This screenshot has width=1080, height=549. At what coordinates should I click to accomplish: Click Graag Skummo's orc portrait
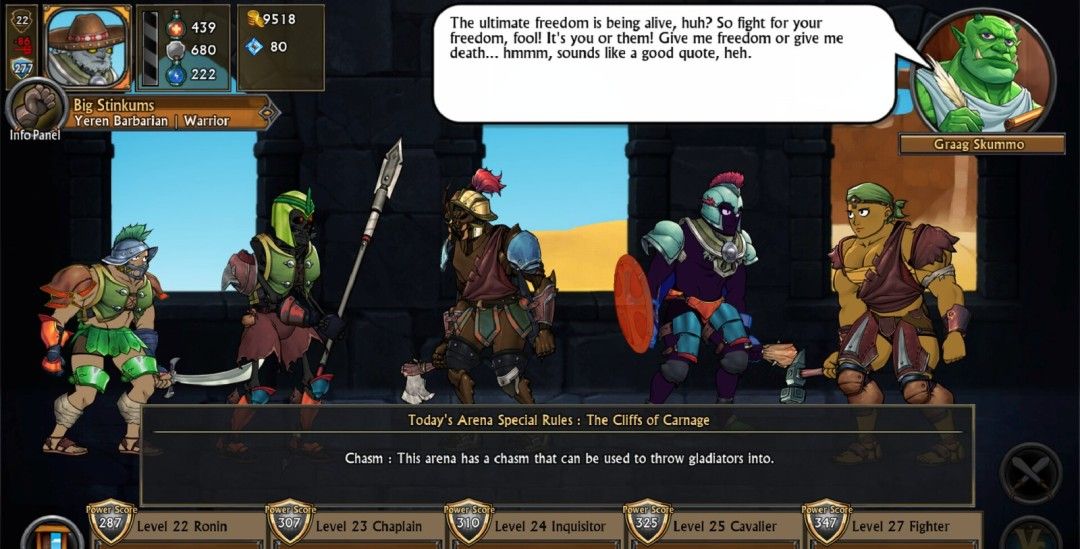pyautogui.click(x=983, y=72)
